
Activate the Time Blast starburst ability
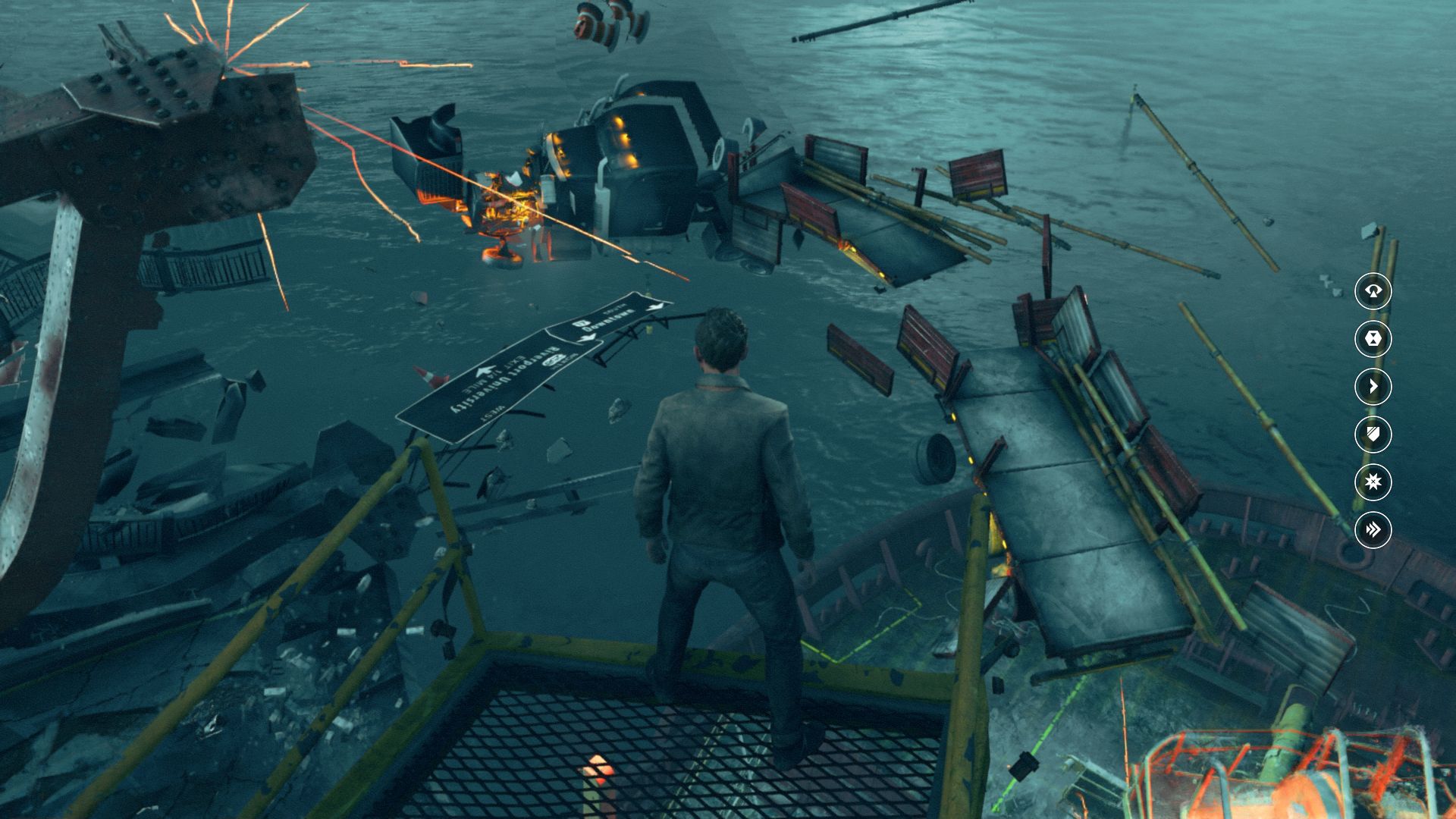pyautogui.click(x=1373, y=482)
